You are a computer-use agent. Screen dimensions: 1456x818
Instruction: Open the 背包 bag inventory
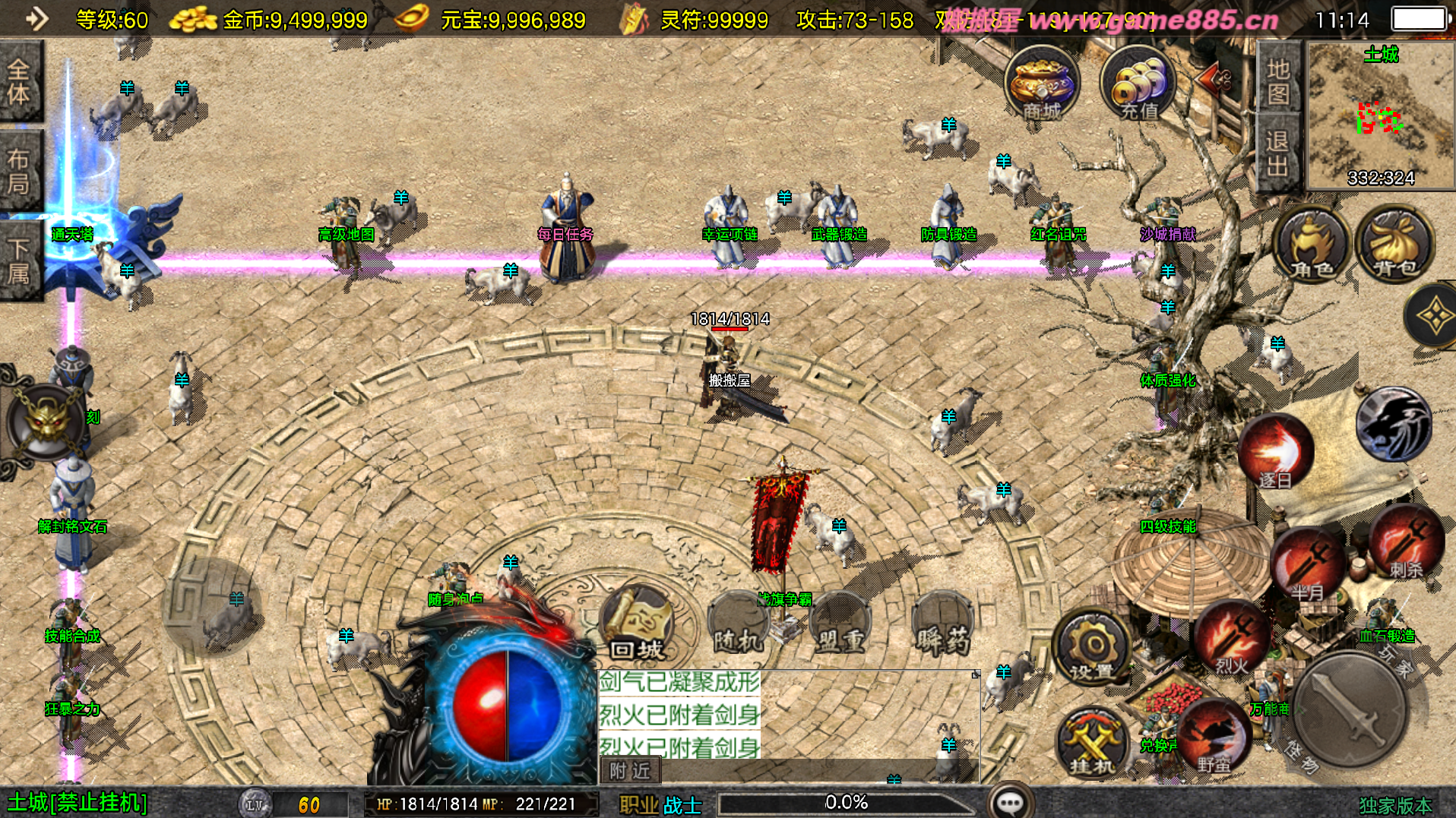[1395, 245]
